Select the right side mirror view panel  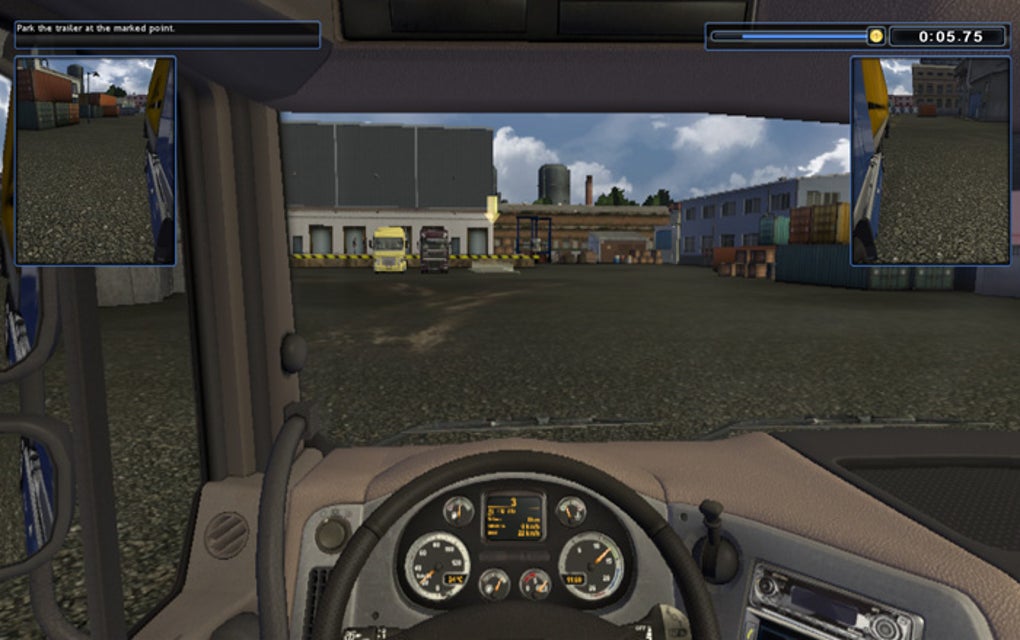click(930, 160)
